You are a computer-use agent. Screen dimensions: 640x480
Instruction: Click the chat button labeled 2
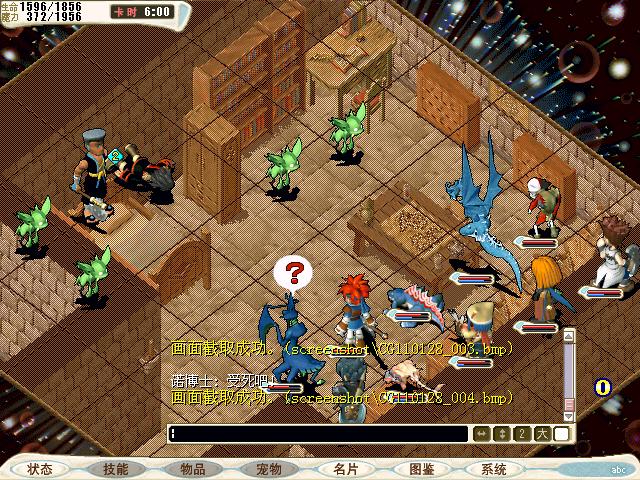click(x=521, y=434)
